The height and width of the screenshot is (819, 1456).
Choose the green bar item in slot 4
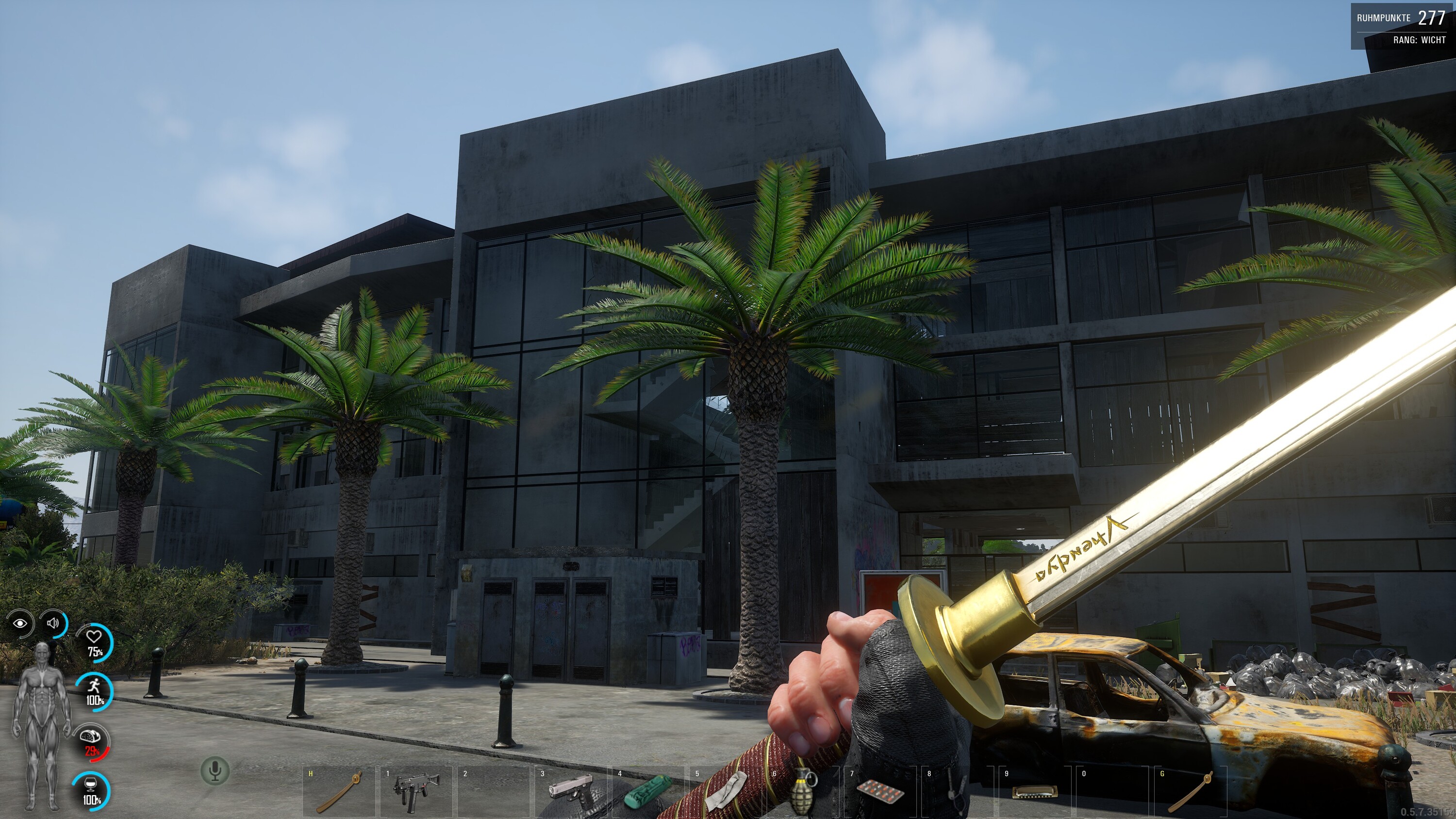click(x=648, y=791)
